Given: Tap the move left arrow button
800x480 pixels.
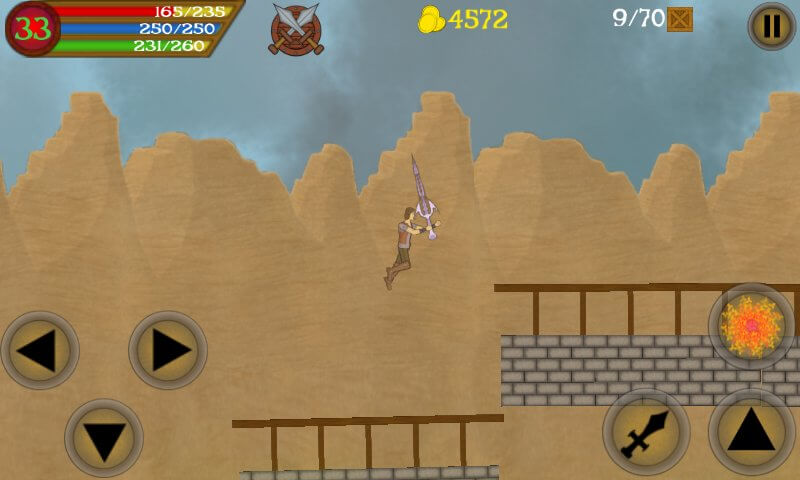Looking at the screenshot, I should (40, 351).
